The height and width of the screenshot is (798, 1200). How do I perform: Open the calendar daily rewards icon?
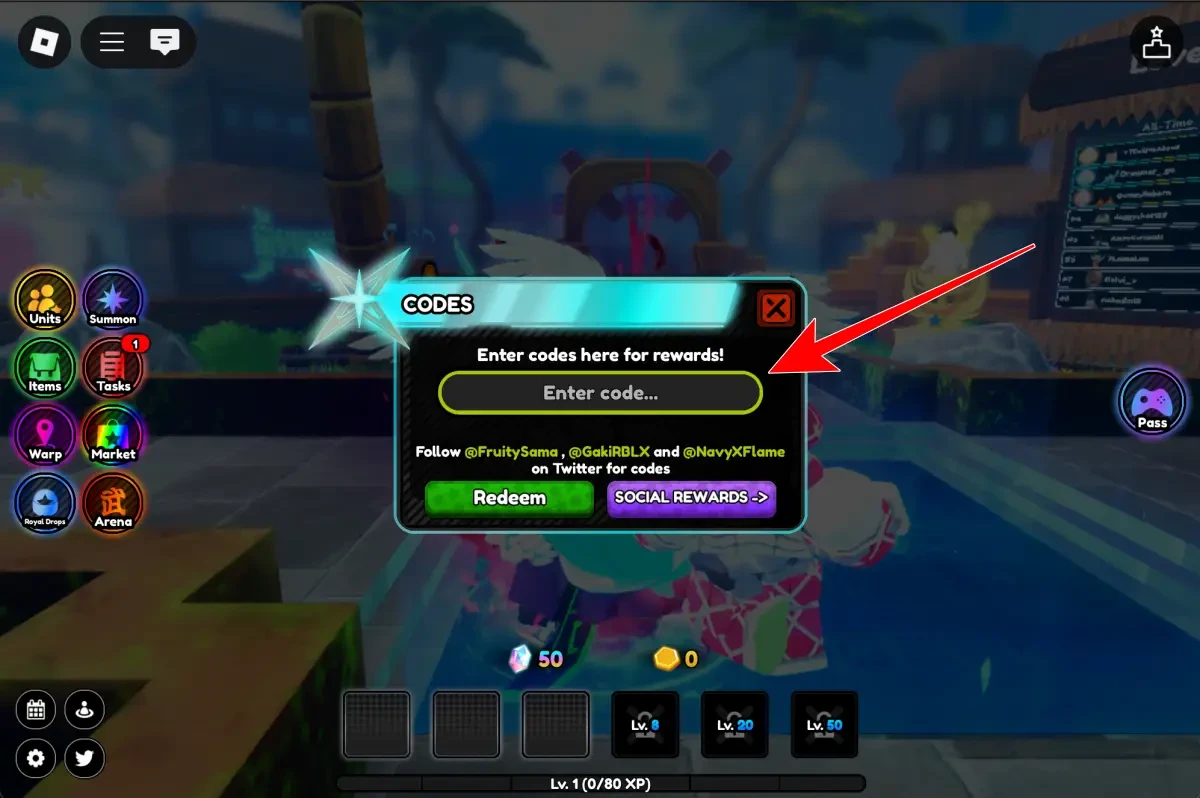36,711
